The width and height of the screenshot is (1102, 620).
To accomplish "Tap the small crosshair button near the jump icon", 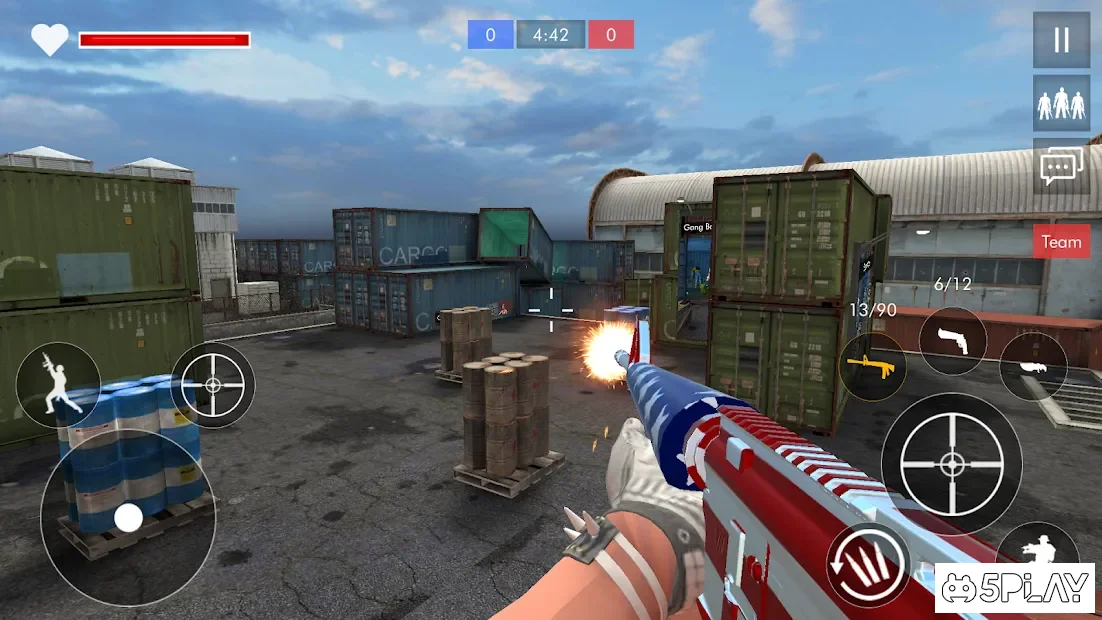I will point(213,385).
